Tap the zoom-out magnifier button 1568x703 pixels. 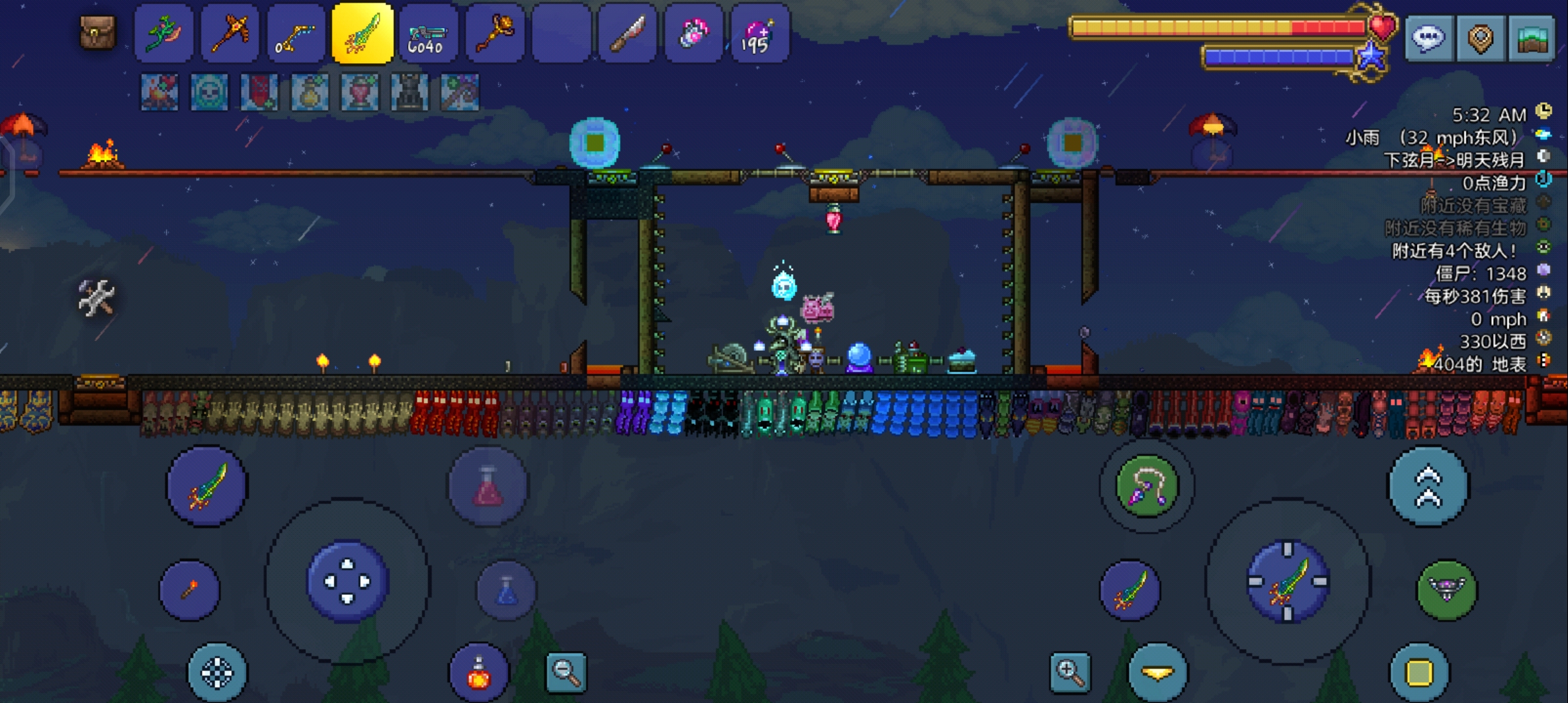pyautogui.click(x=566, y=672)
